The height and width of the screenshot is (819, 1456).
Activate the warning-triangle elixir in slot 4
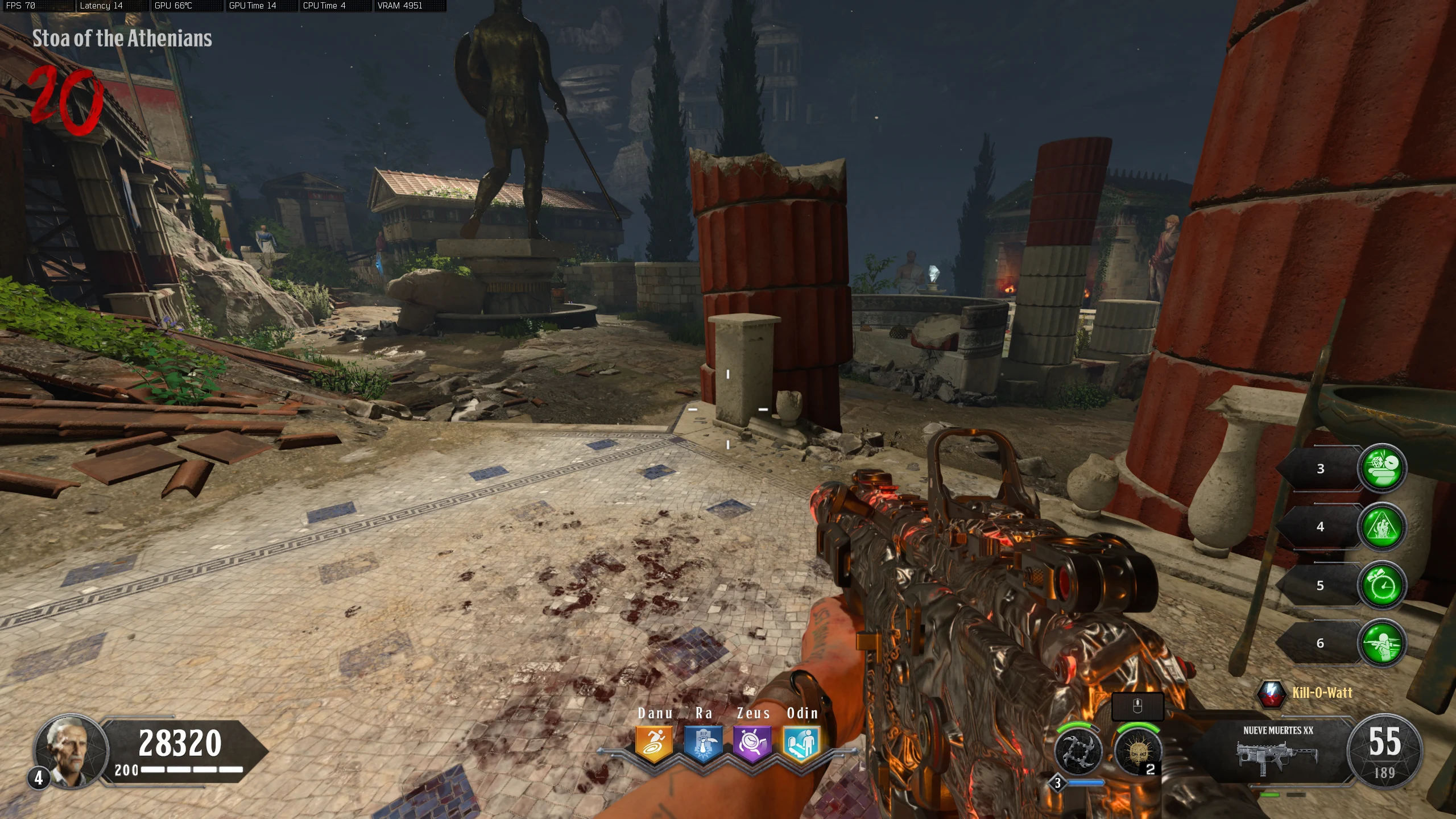click(1382, 527)
